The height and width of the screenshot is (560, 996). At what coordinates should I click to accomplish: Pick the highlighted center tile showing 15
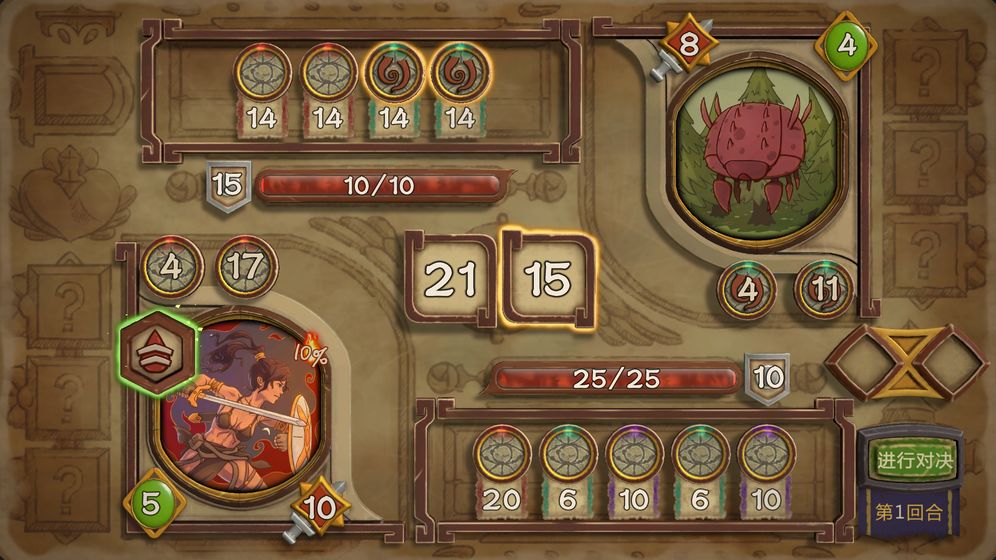[x=548, y=280]
